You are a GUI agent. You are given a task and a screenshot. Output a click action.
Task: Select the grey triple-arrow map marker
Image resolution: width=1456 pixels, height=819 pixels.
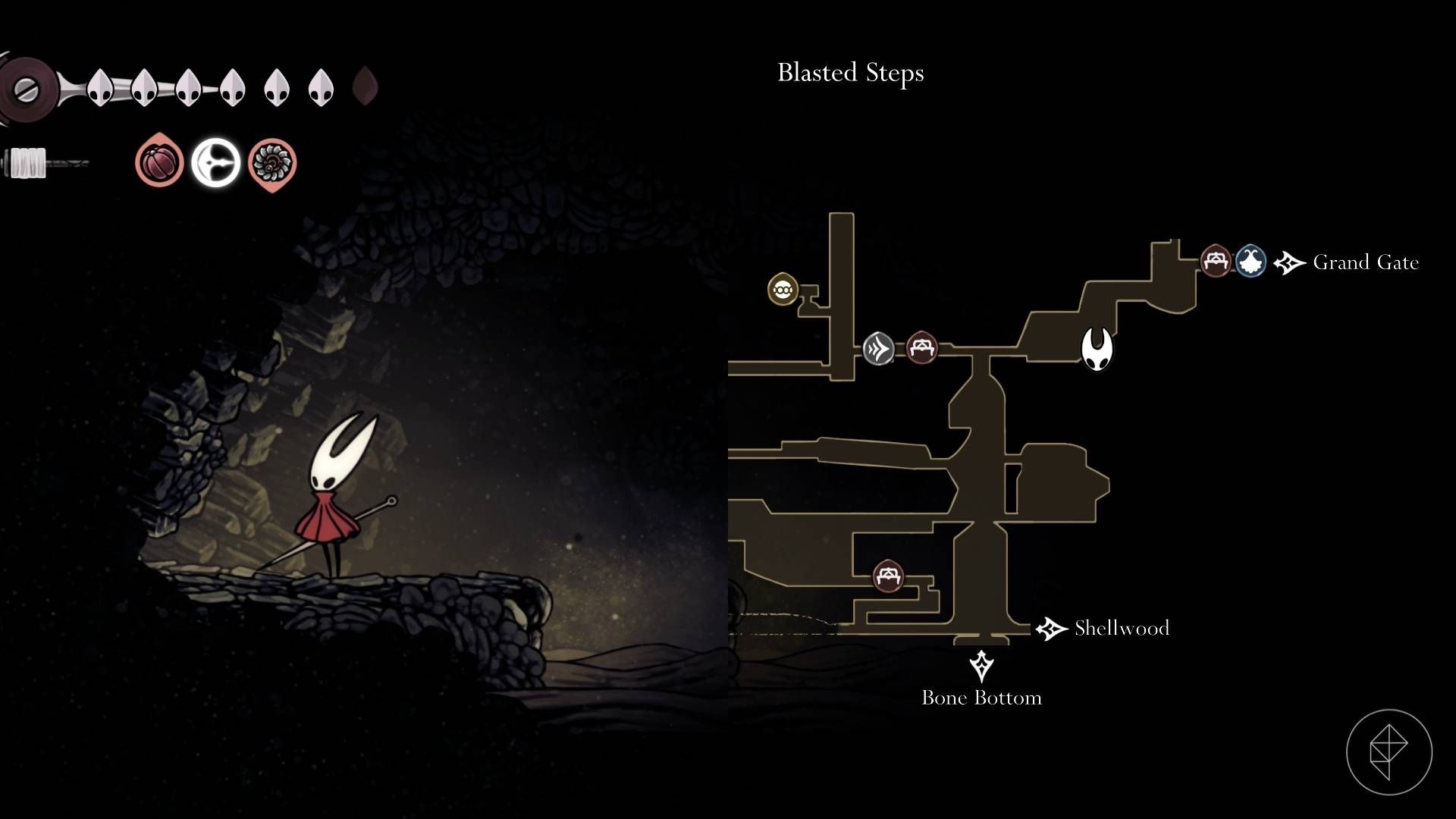pyautogui.click(x=879, y=349)
